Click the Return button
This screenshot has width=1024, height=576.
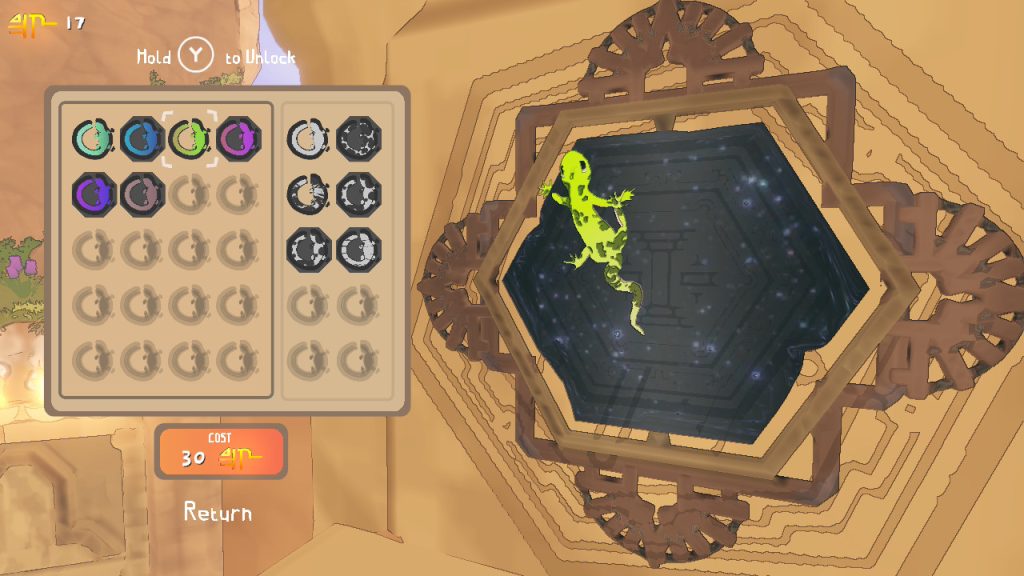coord(218,513)
